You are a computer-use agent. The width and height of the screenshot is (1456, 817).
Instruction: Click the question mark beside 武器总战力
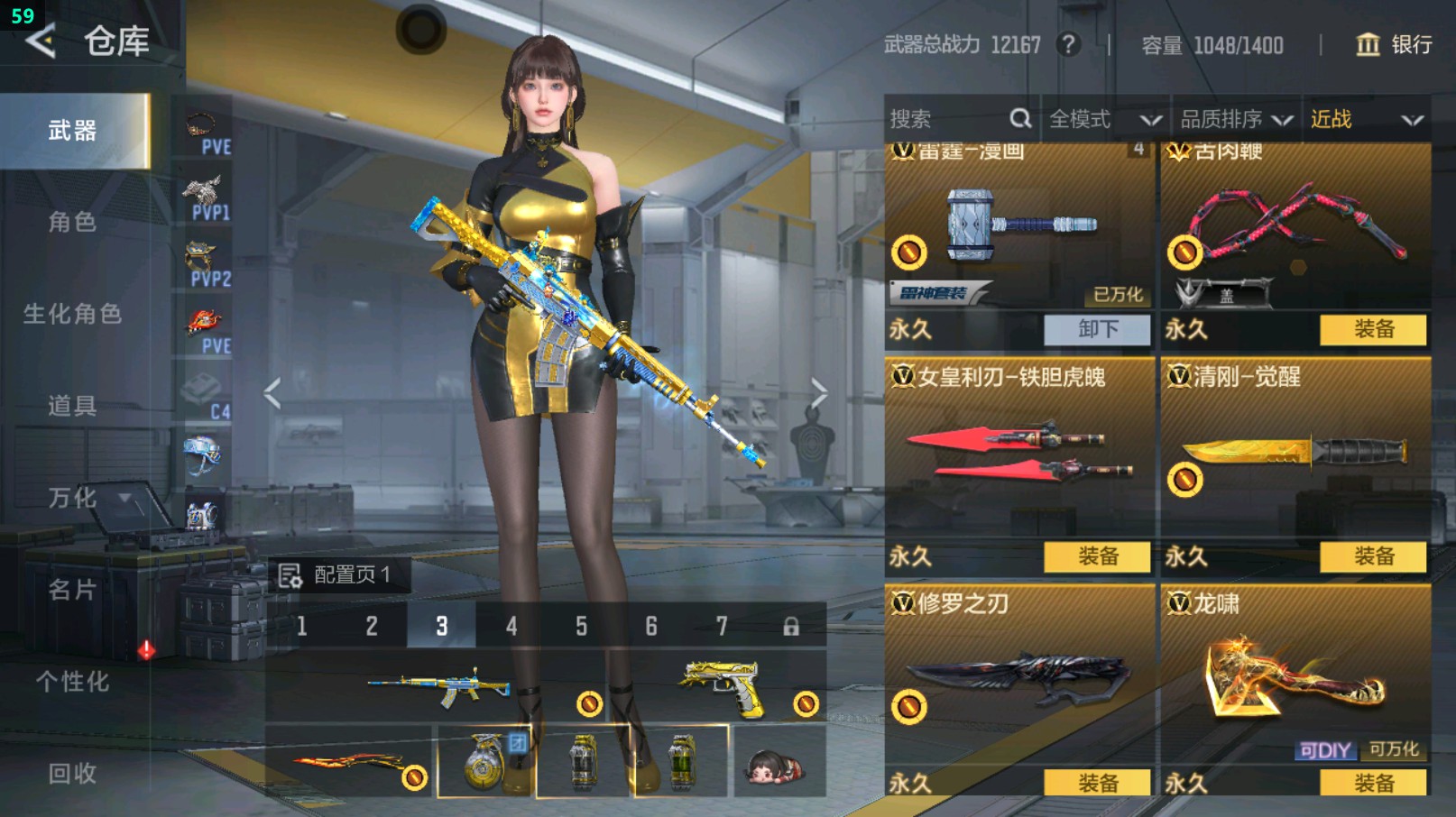click(x=1069, y=44)
